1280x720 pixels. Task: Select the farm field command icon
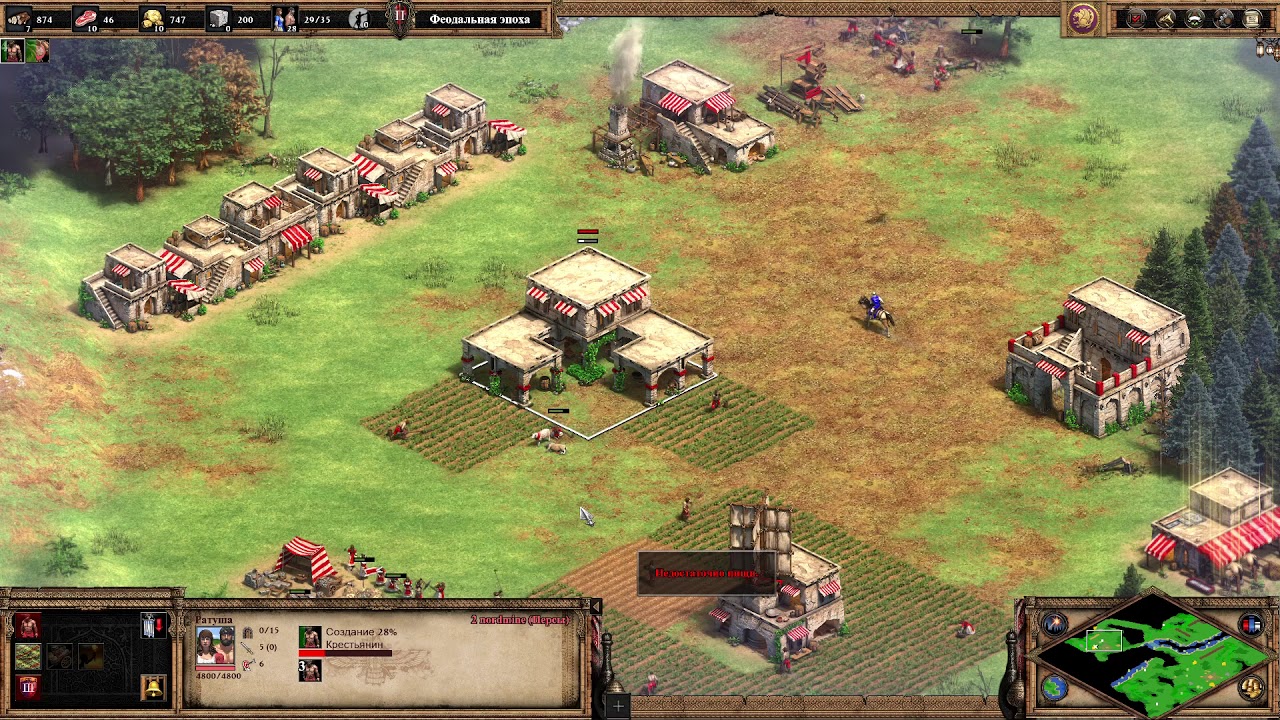tap(28, 657)
